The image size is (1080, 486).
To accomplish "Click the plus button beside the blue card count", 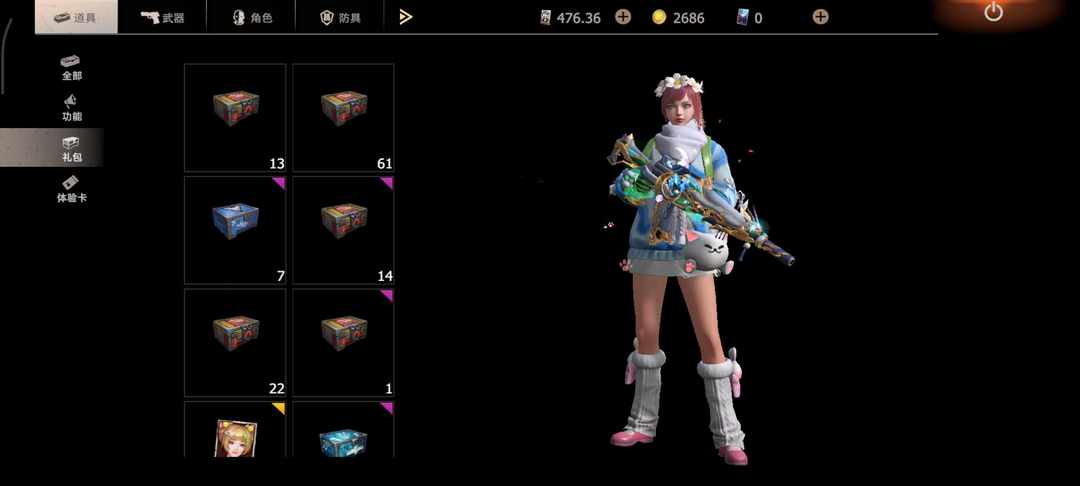I will pos(820,17).
